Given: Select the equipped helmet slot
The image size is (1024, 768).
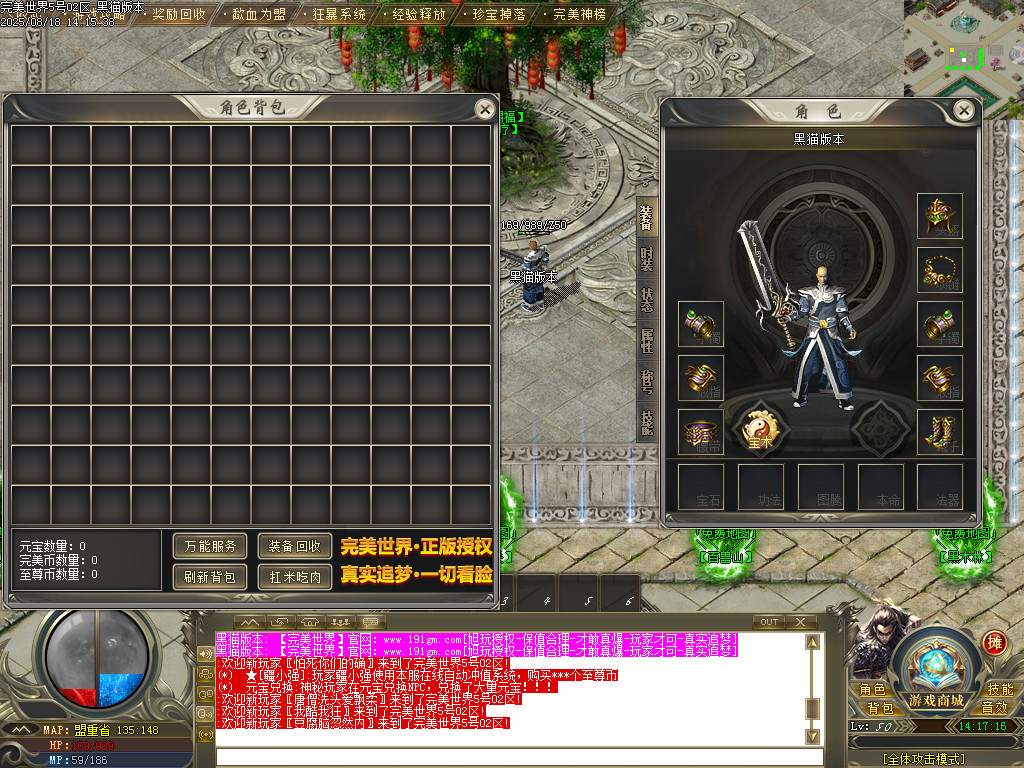Looking at the screenshot, I should (x=939, y=216).
